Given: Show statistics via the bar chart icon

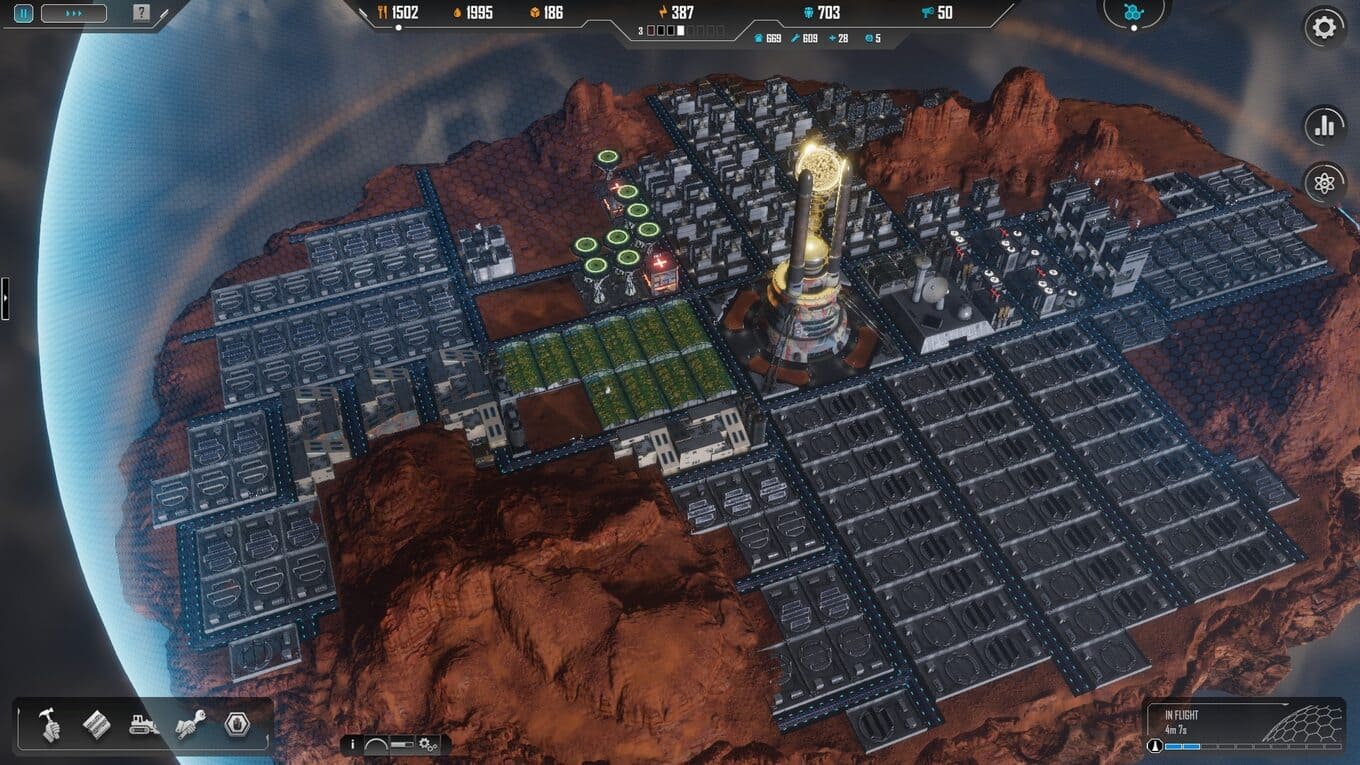Looking at the screenshot, I should (x=1324, y=126).
